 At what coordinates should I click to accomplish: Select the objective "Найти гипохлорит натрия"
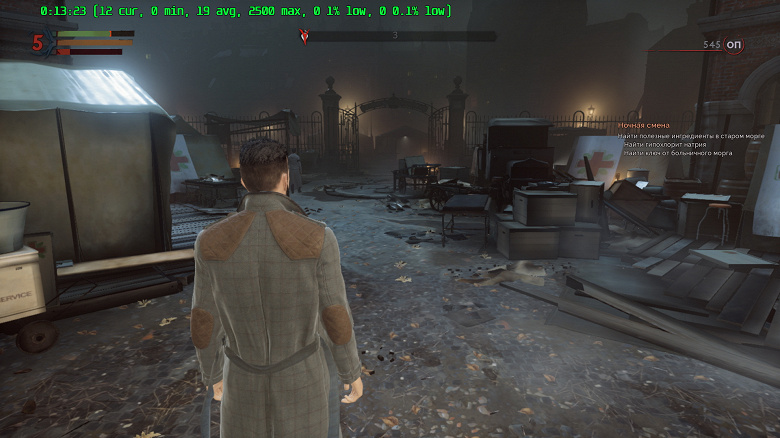coord(668,144)
